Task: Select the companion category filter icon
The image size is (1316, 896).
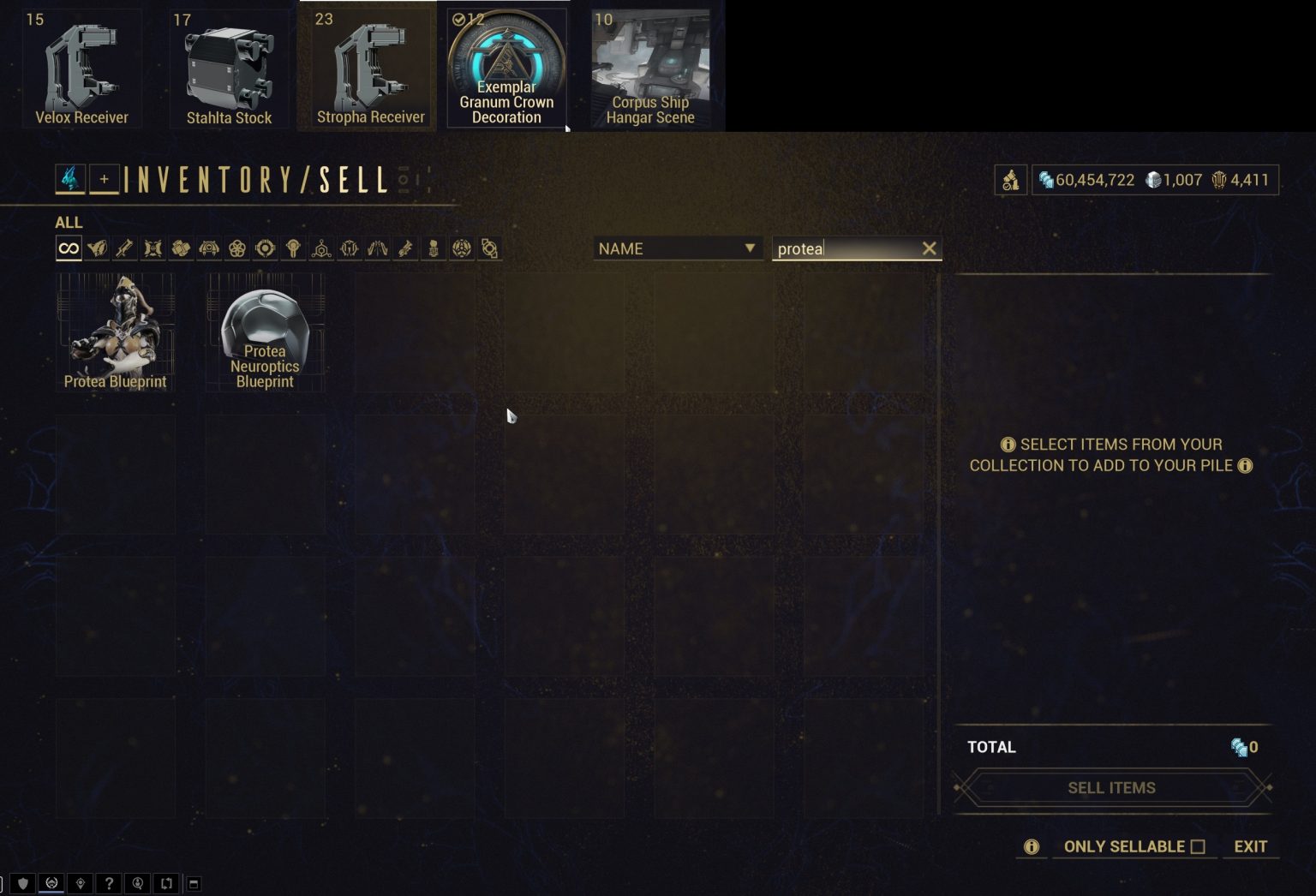Action: click(211, 248)
